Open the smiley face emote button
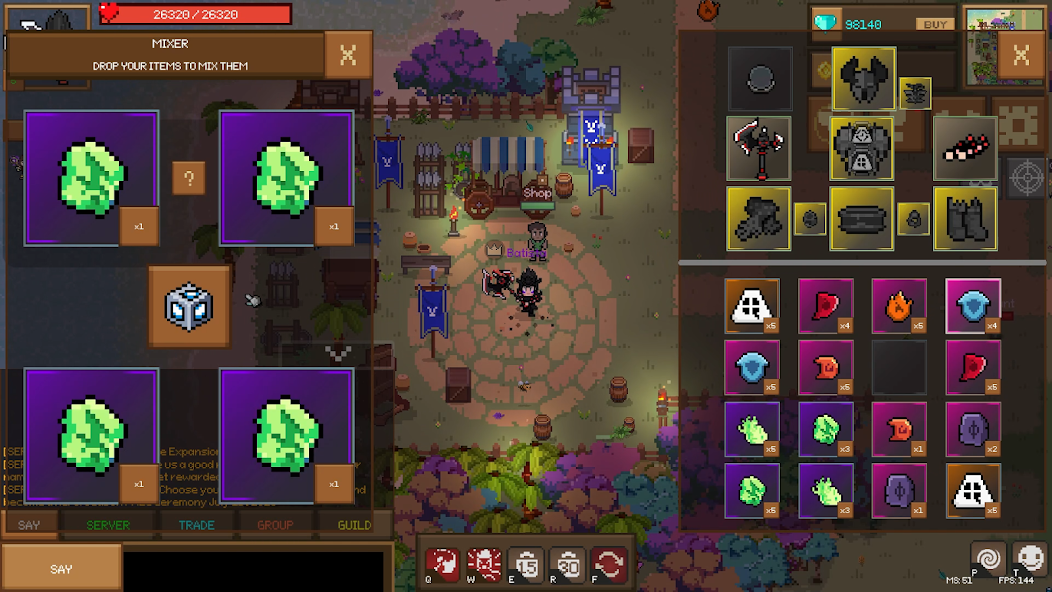This screenshot has height=592, width=1052. click(x=1029, y=558)
